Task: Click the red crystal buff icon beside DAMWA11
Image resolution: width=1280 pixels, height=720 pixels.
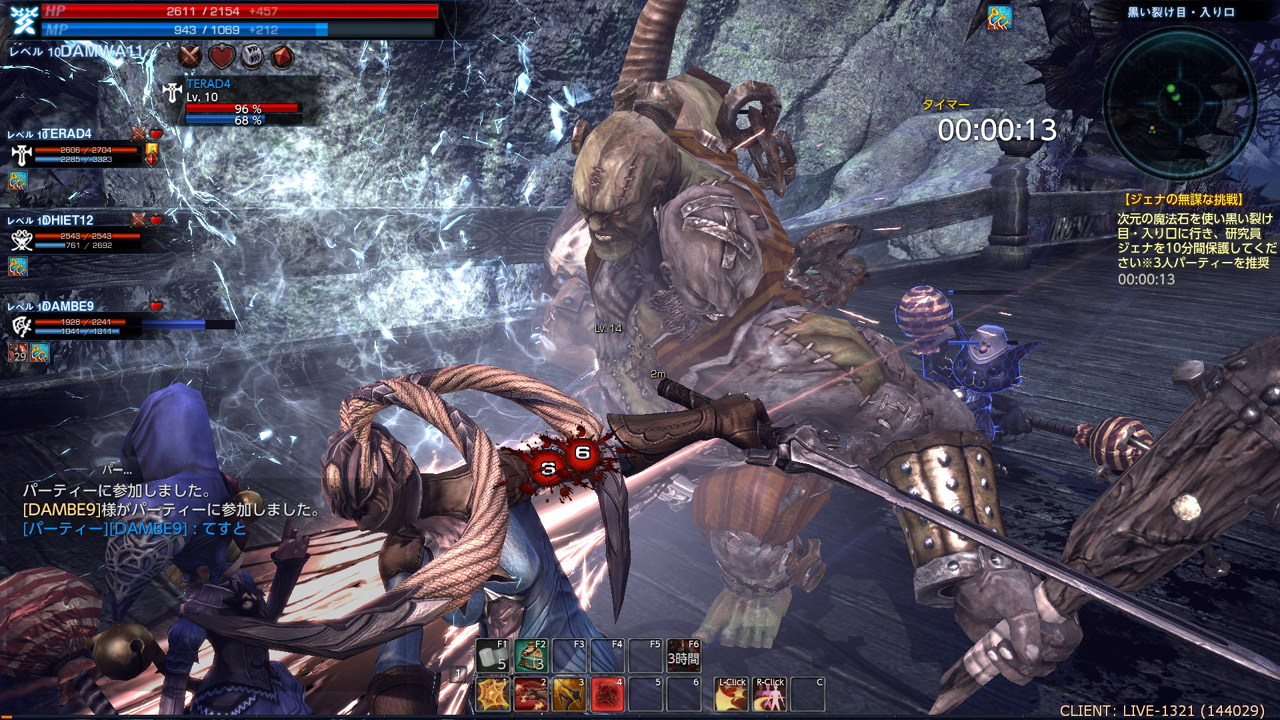Action: click(x=282, y=57)
